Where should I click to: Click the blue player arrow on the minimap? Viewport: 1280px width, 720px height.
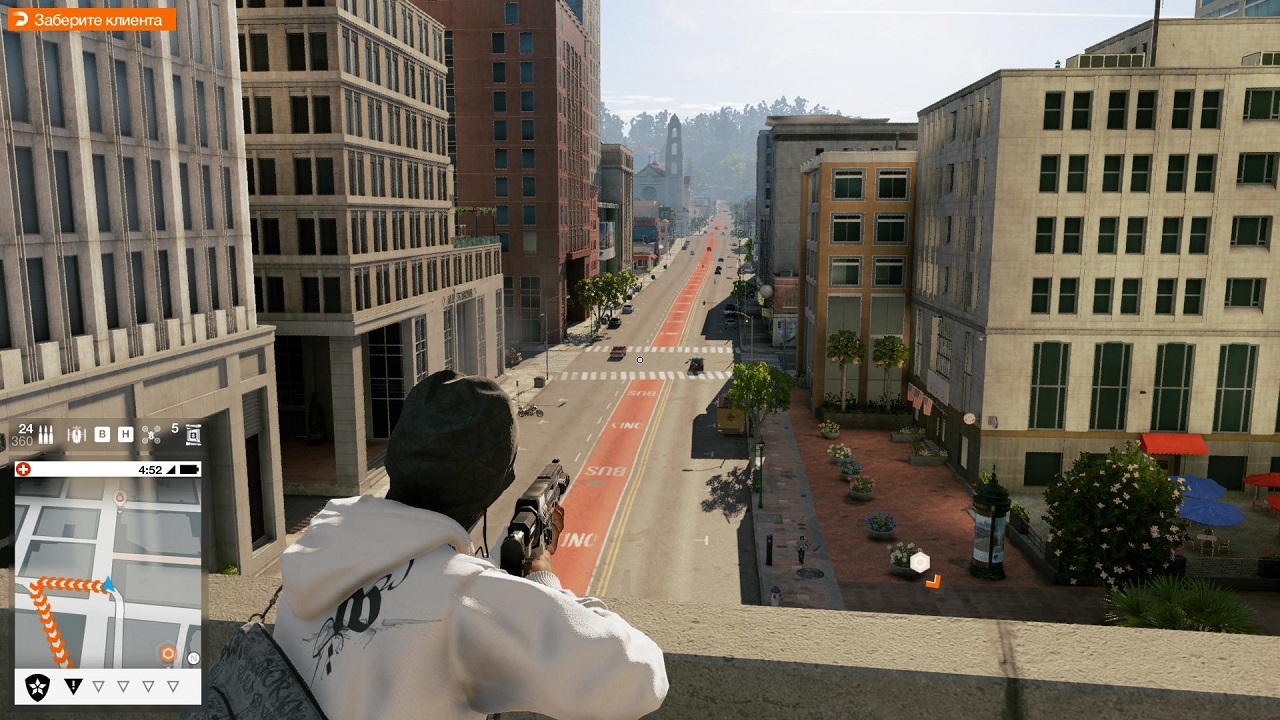click(108, 584)
